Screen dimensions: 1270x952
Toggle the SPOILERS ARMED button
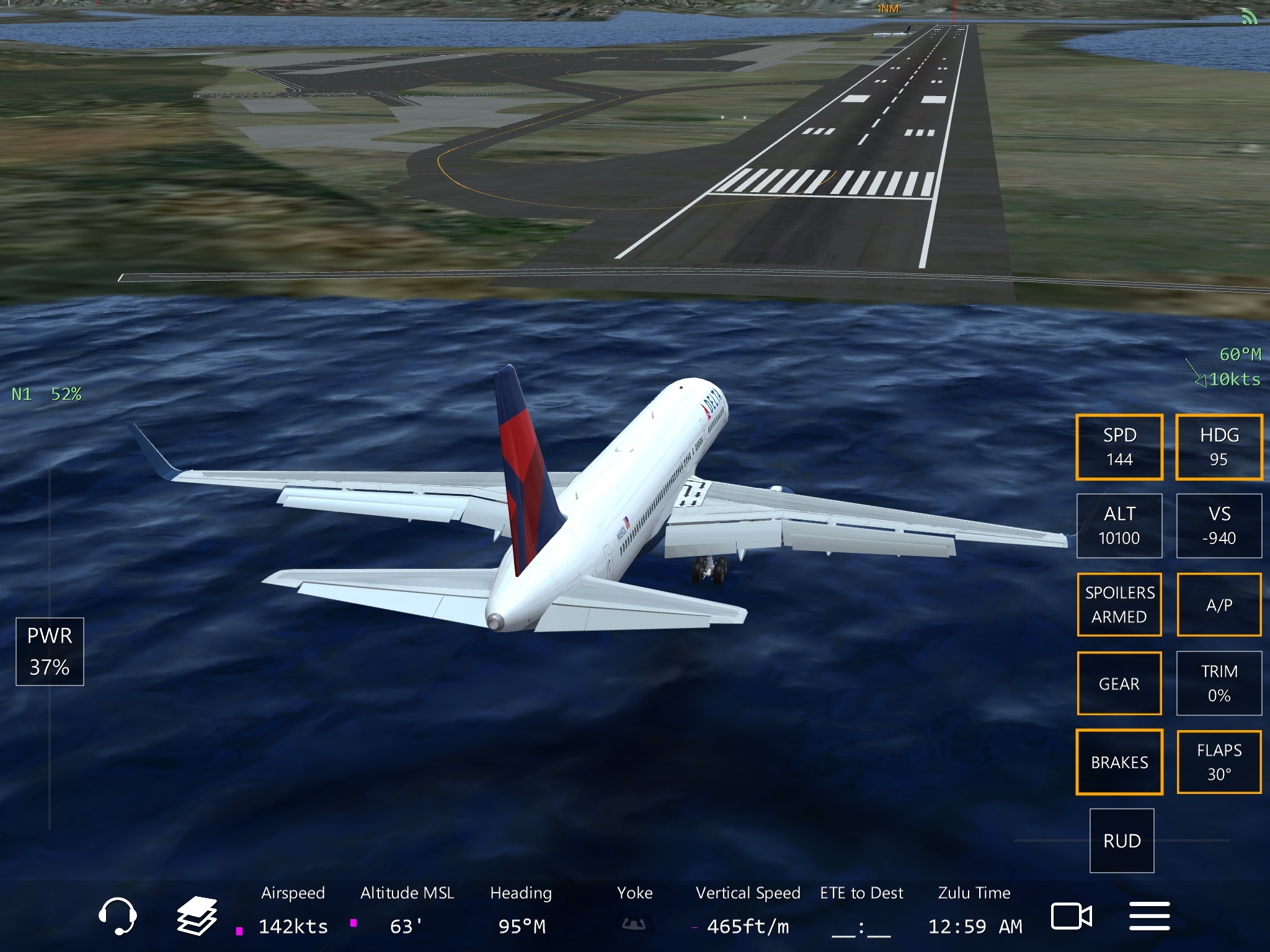1119,604
